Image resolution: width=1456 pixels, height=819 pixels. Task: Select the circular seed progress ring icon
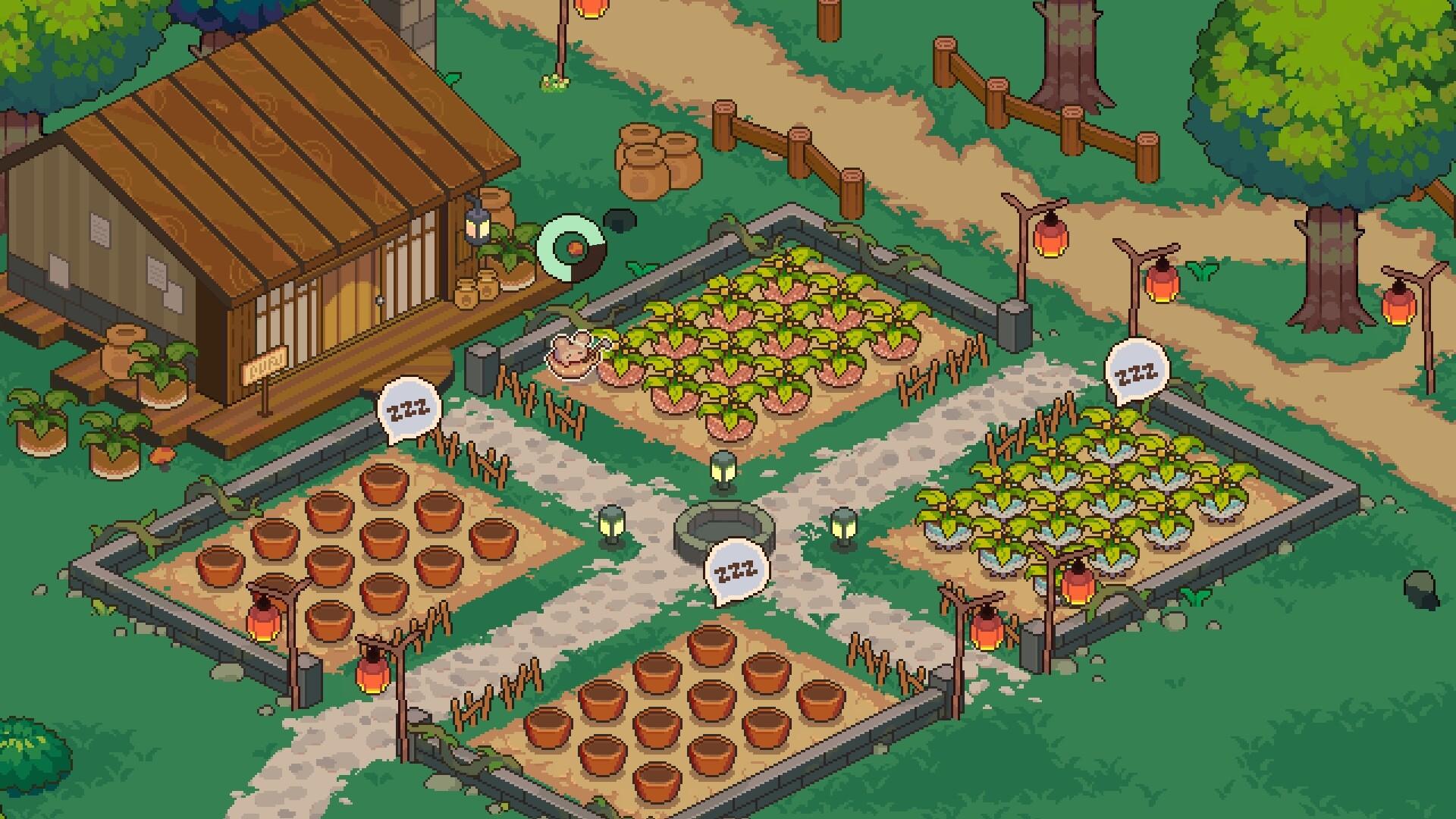coord(572,247)
